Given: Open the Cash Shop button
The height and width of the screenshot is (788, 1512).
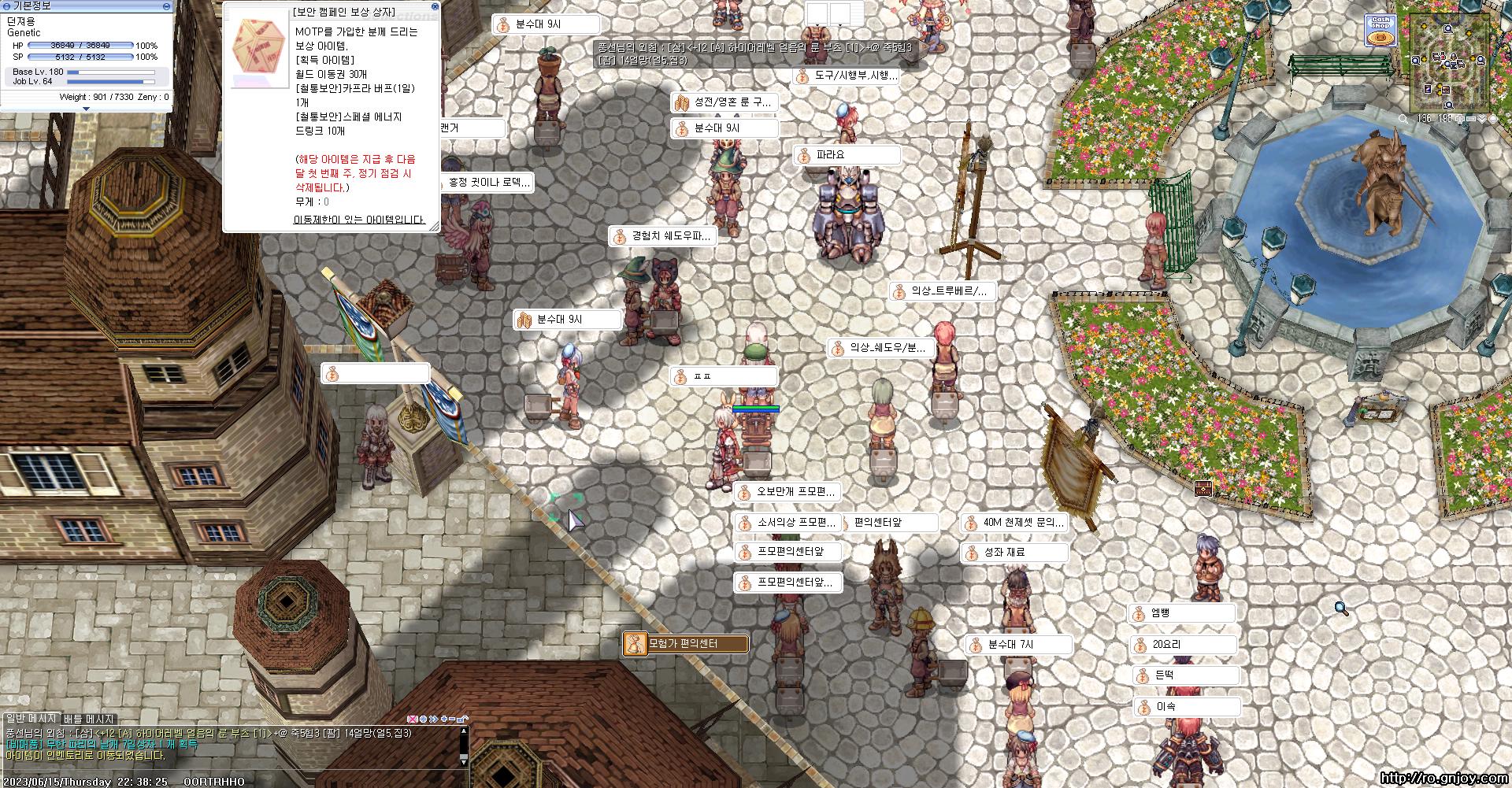Looking at the screenshot, I should 1379,31.
